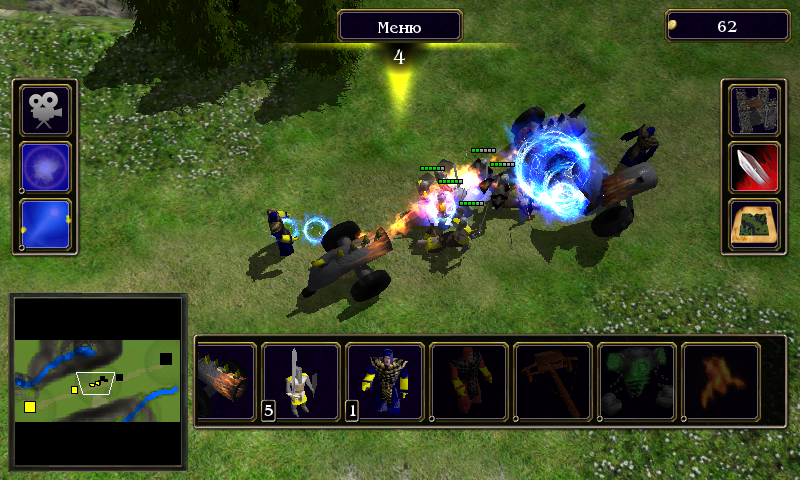Click on the minimap
Viewport: 800px width, 480px height.
[x=98, y=380]
